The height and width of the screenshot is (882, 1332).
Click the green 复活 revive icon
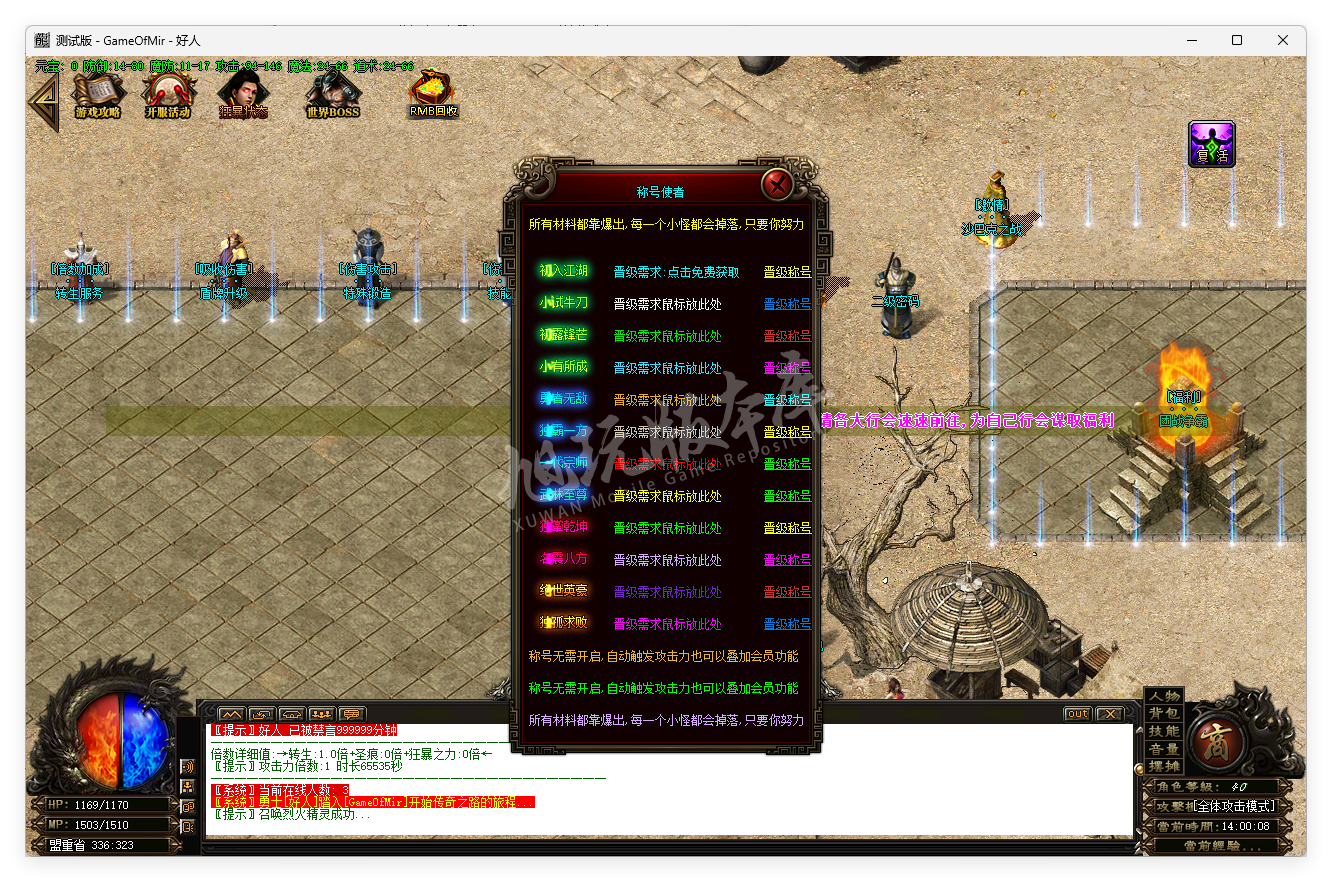coord(1211,143)
